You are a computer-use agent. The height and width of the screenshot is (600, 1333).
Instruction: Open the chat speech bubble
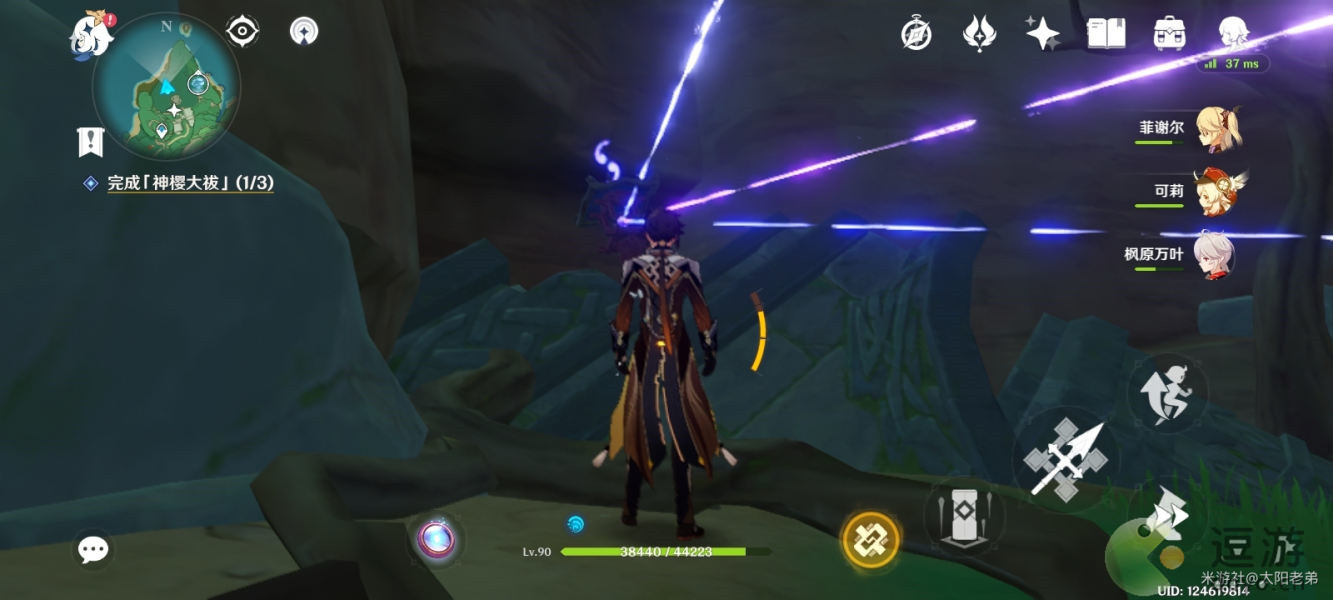[94, 549]
